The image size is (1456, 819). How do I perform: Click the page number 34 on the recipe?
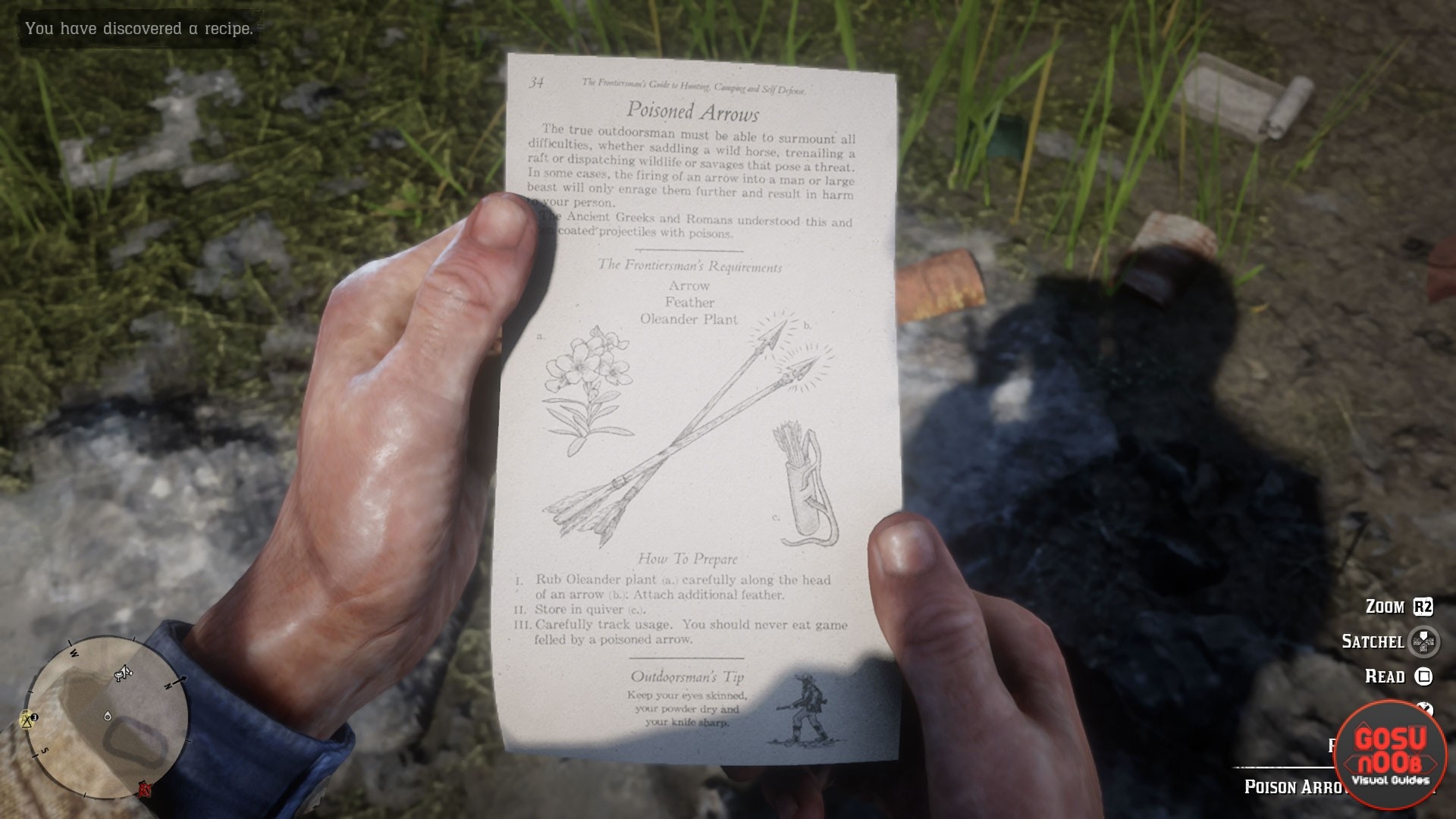pyautogui.click(x=535, y=82)
